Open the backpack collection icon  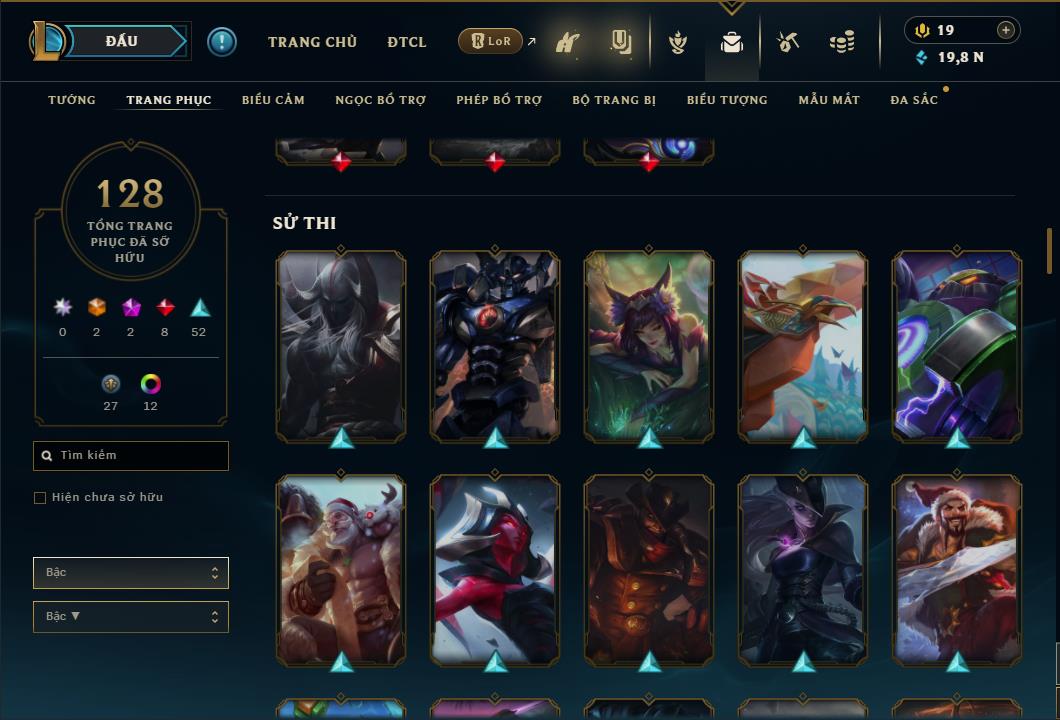(x=732, y=42)
